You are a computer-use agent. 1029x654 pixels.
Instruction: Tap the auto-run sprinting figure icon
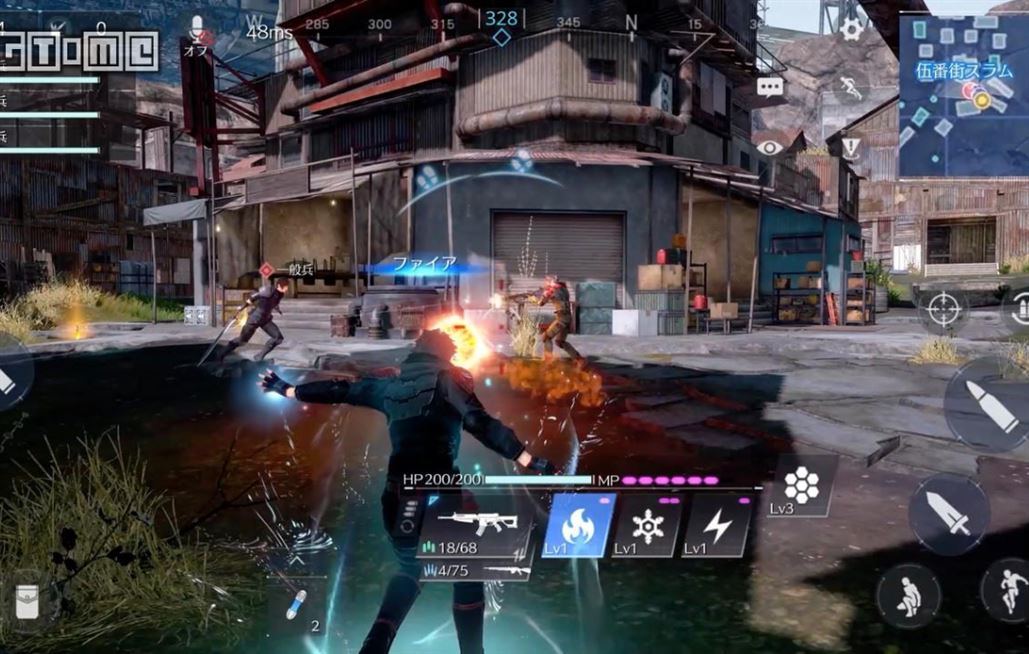(851, 88)
